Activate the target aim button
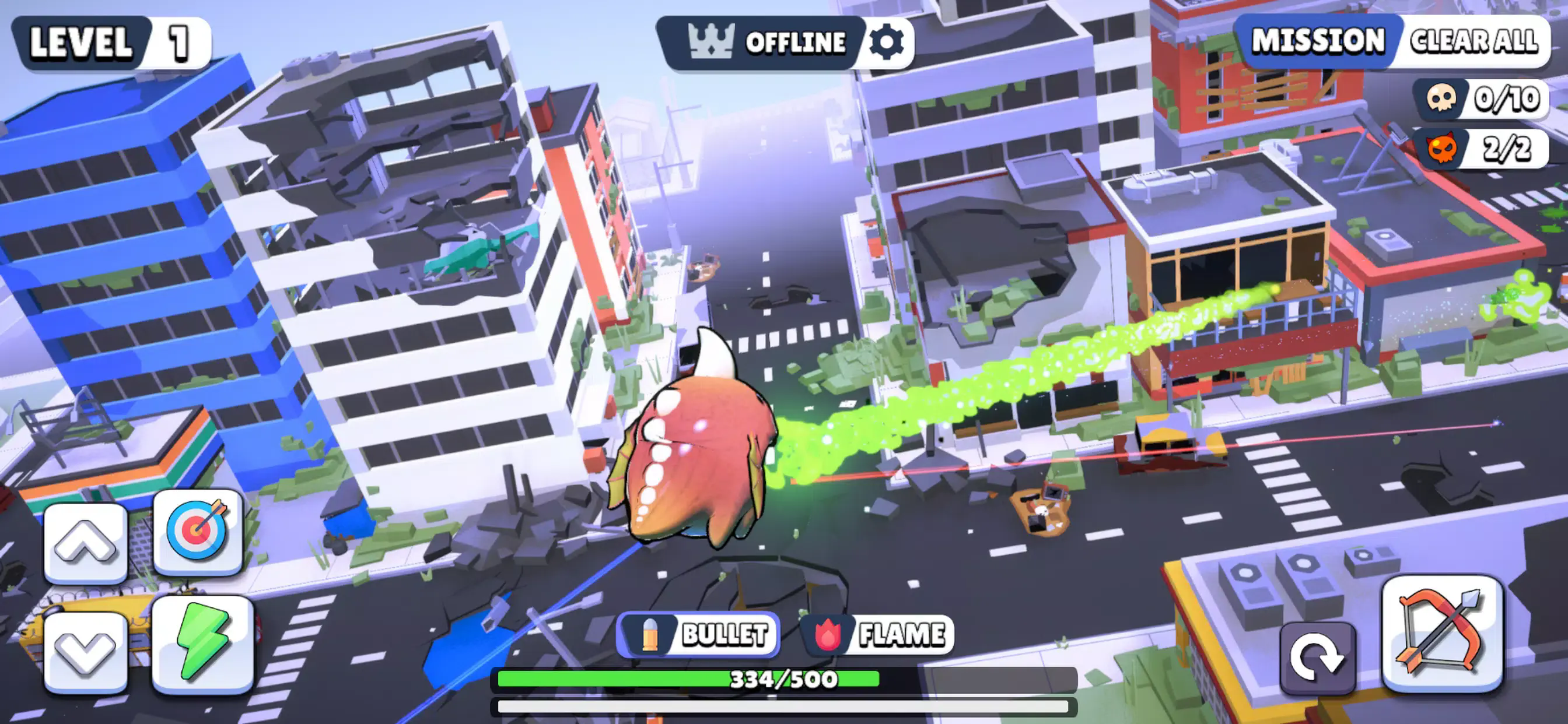Viewport: 1568px width, 724px height. pos(198,531)
